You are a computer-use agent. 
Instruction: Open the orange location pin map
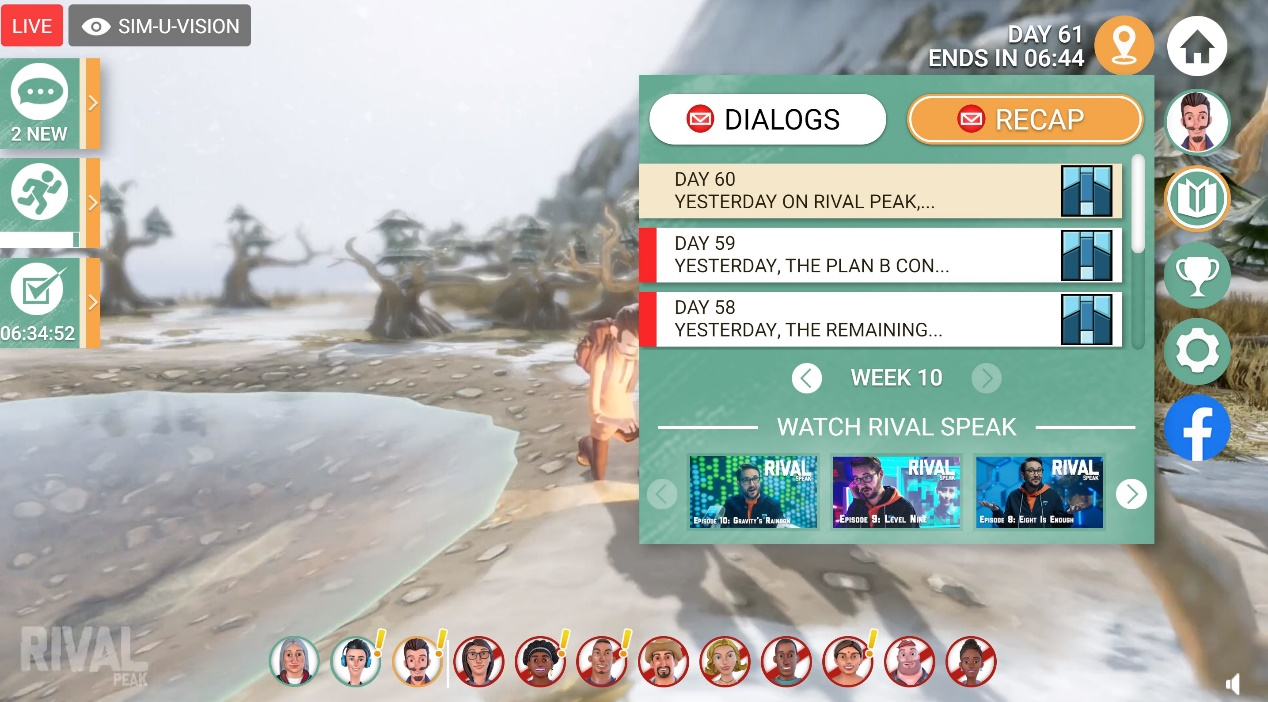click(x=1124, y=46)
